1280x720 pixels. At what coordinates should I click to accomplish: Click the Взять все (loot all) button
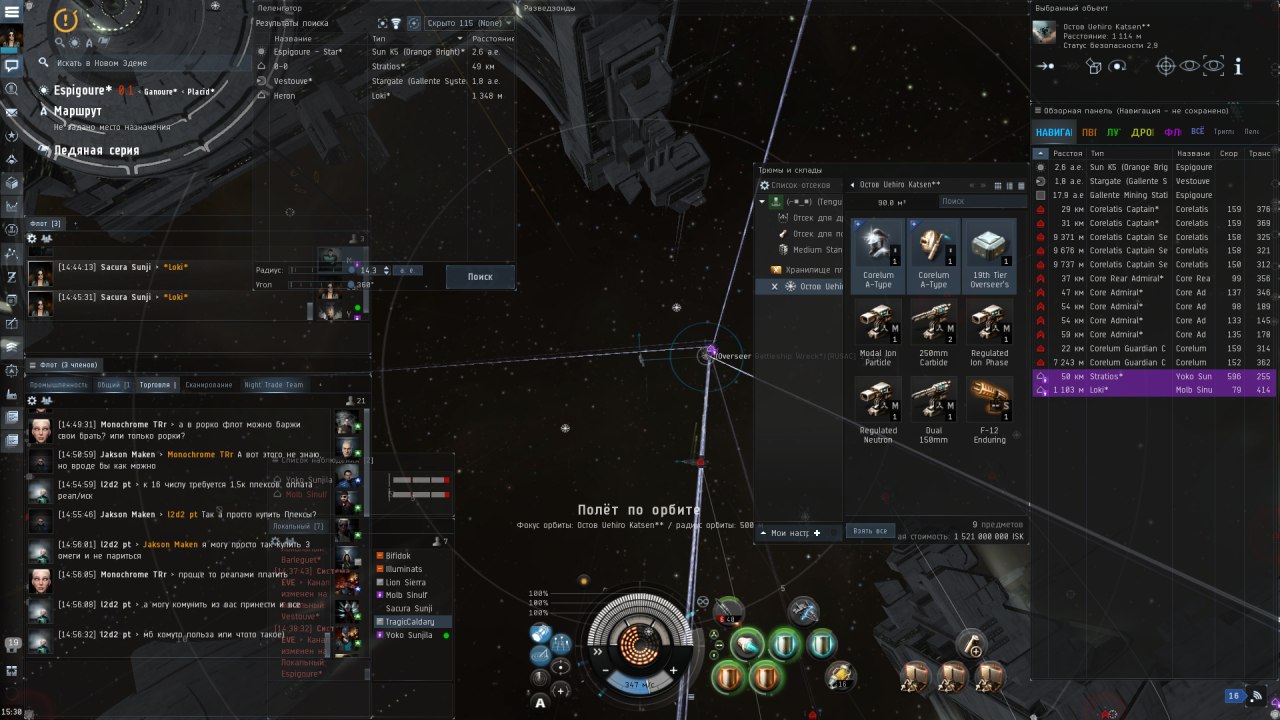868,531
